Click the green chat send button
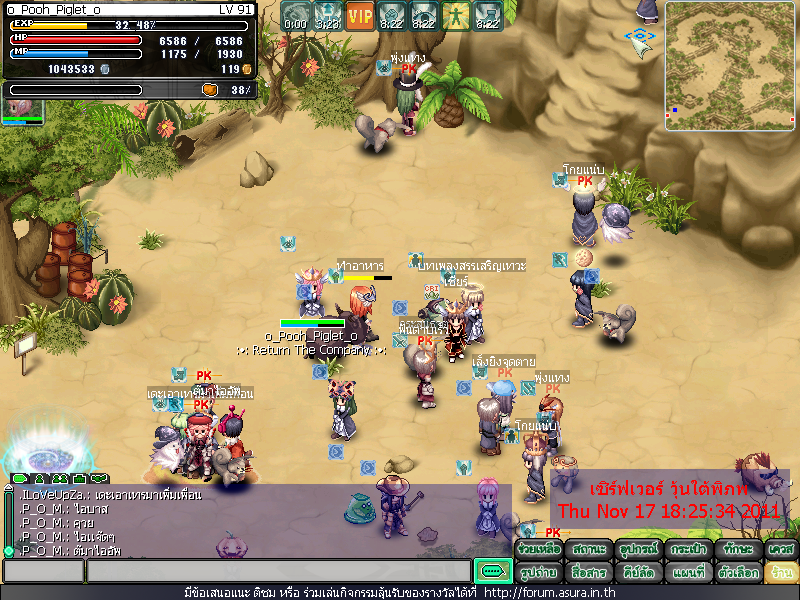 pyautogui.click(x=492, y=571)
